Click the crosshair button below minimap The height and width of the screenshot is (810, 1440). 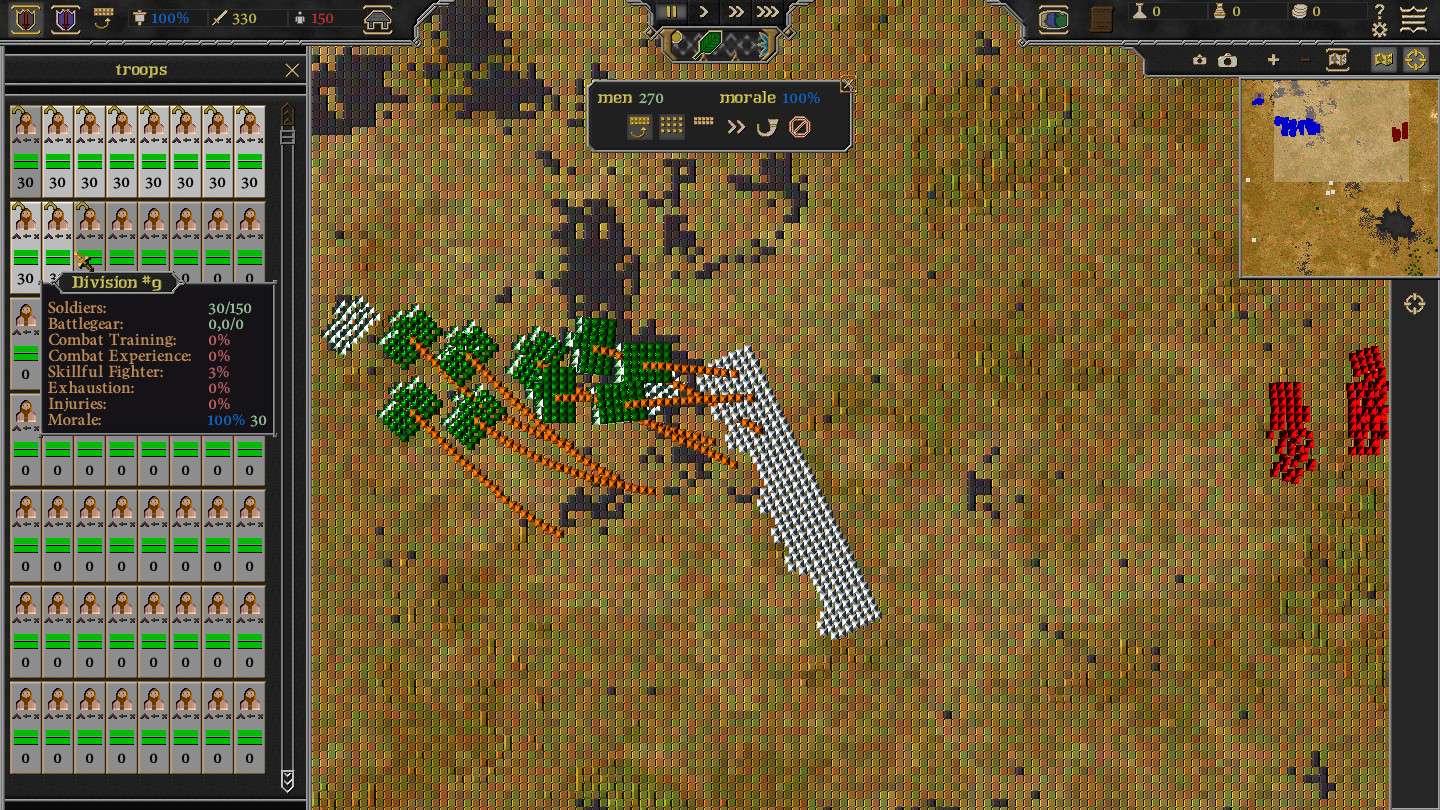(1414, 304)
